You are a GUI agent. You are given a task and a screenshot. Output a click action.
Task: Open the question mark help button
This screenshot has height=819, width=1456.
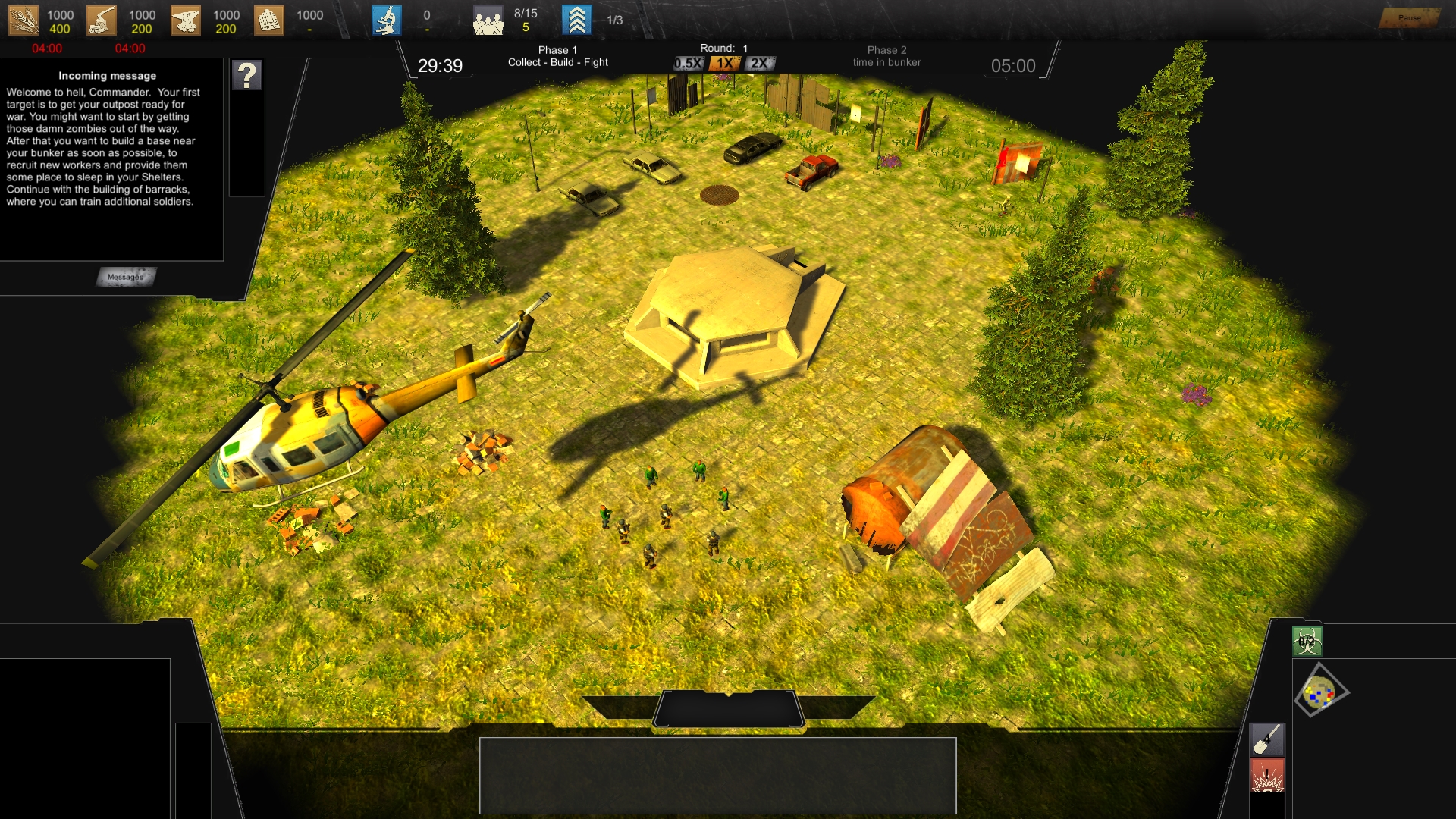tap(247, 76)
